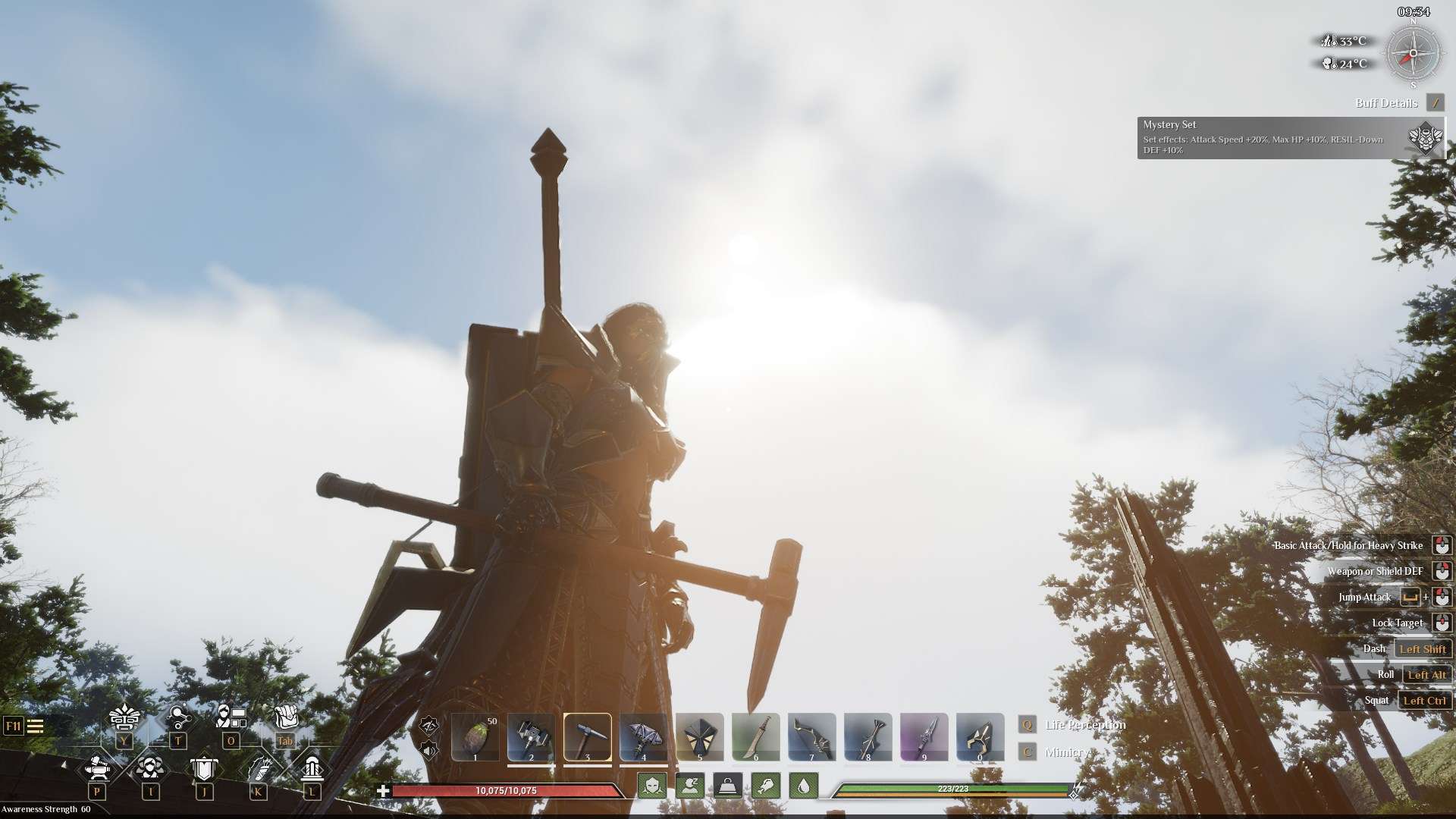Open the banner guild icon
This screenshot has width=1456, height=819.
[203, 768]
